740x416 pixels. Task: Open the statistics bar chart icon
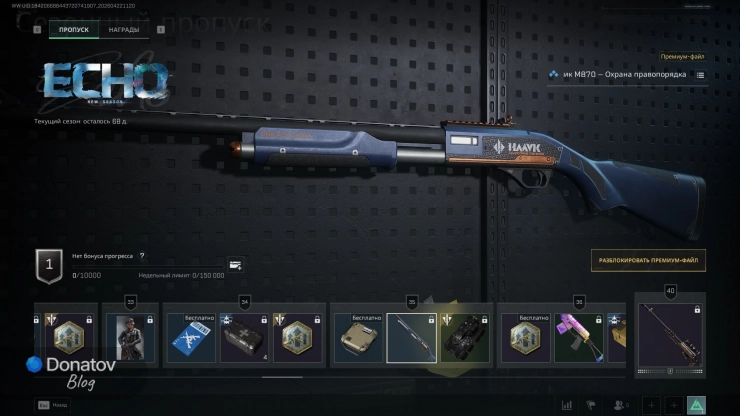(567, 405)
